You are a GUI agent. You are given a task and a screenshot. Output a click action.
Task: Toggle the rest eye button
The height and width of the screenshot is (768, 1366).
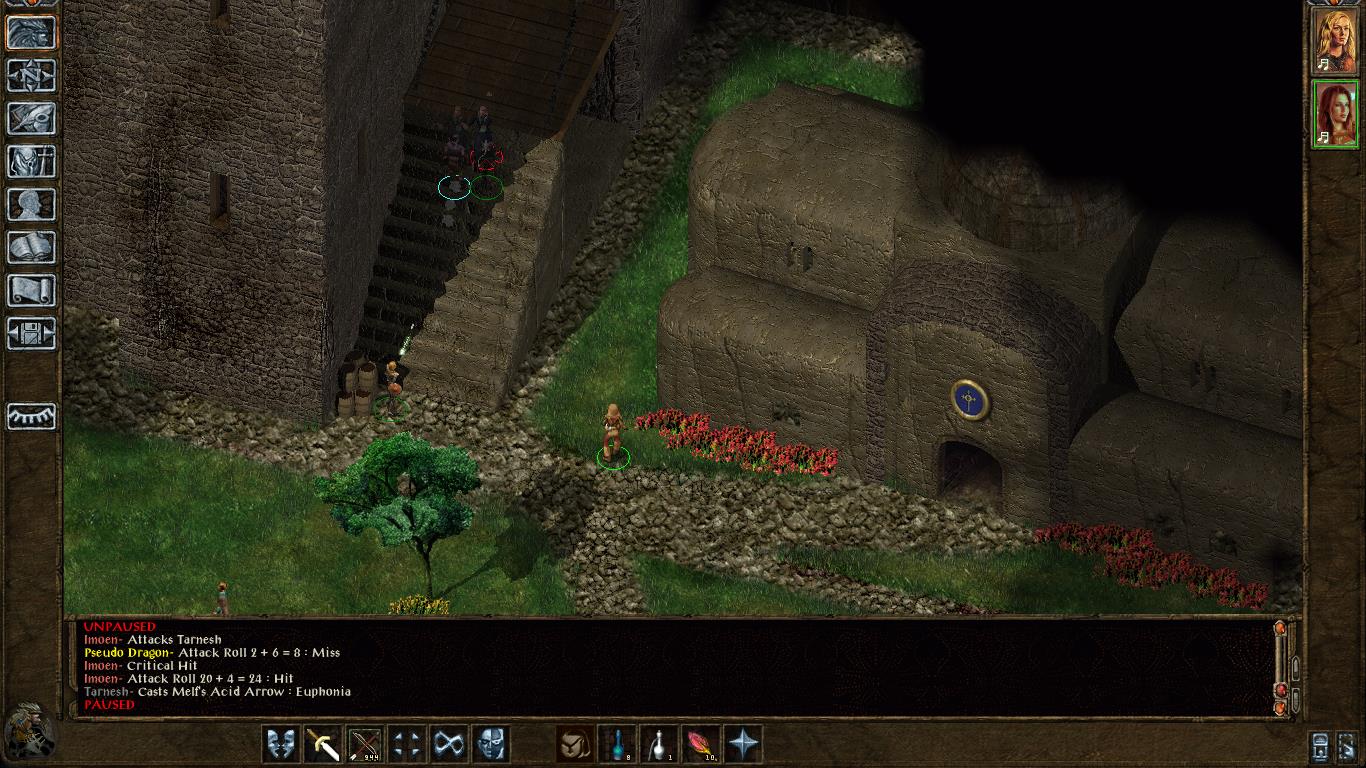[x=31, y=415]
